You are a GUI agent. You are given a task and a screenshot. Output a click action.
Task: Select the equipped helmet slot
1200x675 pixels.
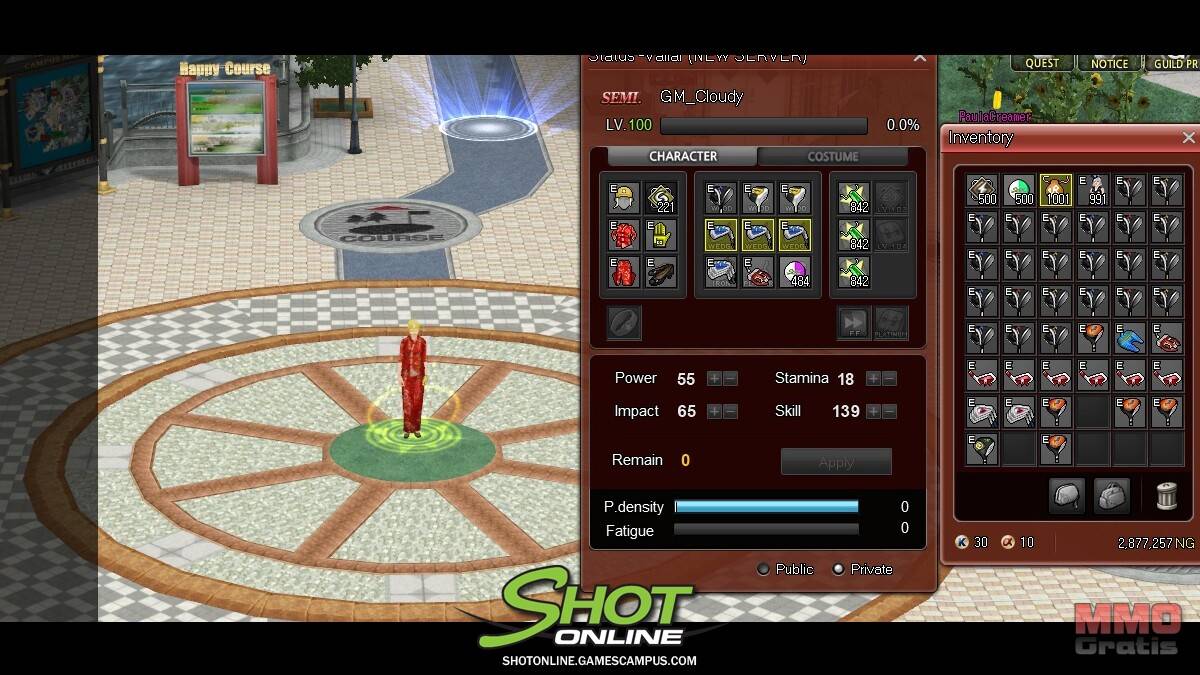(x=624, y=198)
